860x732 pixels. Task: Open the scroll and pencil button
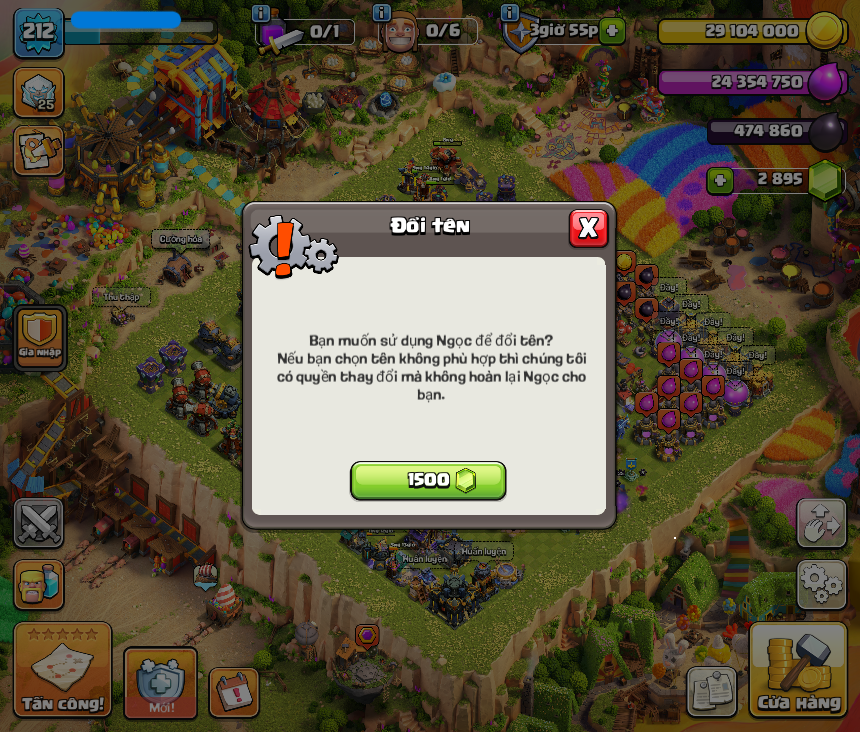[39, 150]
